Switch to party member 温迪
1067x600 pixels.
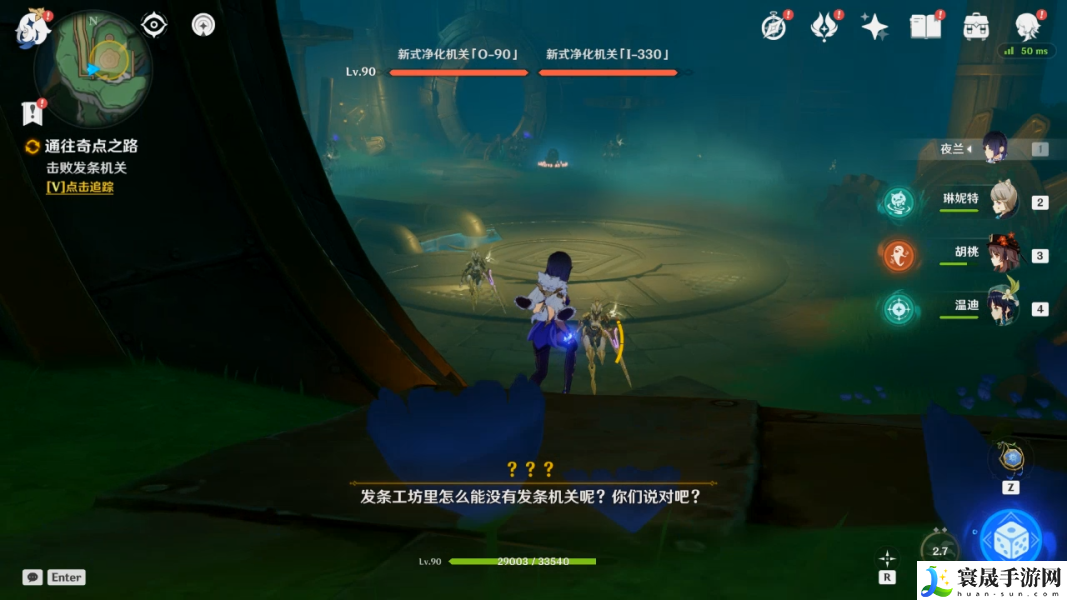1003,307
